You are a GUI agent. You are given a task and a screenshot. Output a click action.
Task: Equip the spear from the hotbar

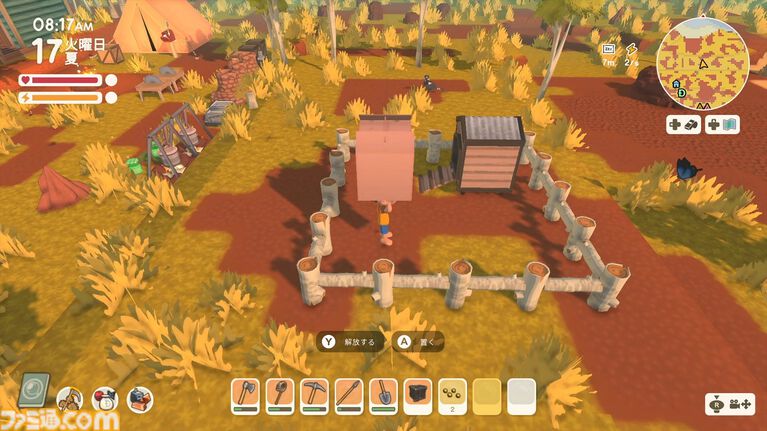point(349,395)
